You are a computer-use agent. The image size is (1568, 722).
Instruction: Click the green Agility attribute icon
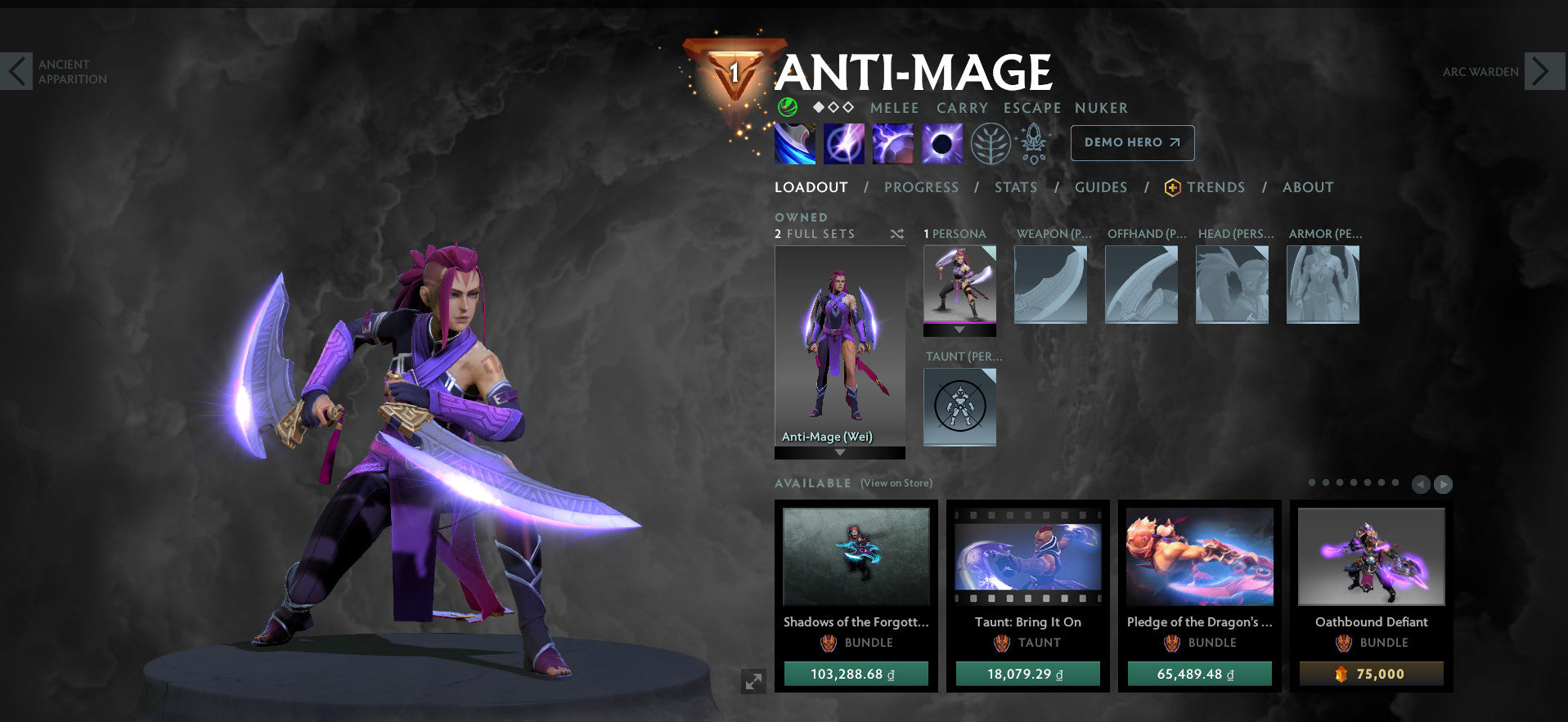(788, 107)
